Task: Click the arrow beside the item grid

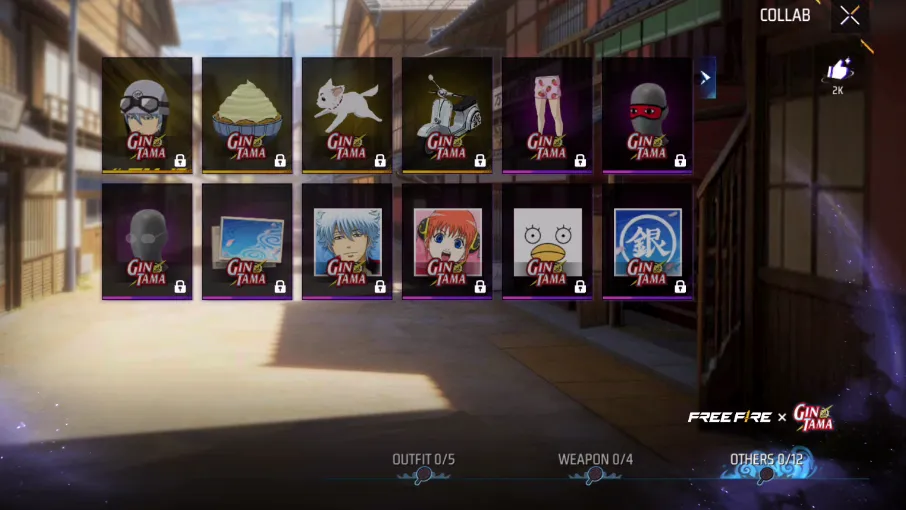Action: click(707, 77)
